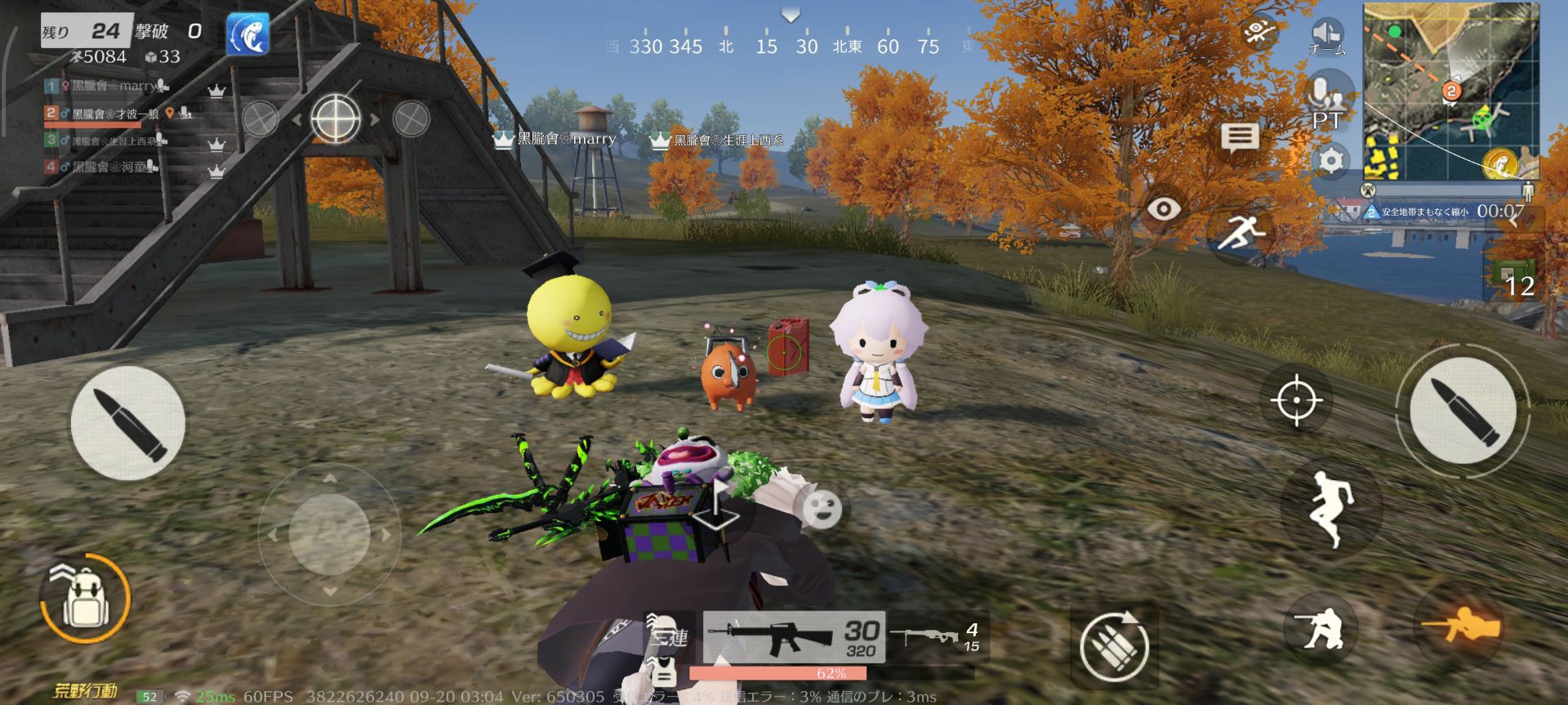Open the settings gear

click(x=1330, y=159)
